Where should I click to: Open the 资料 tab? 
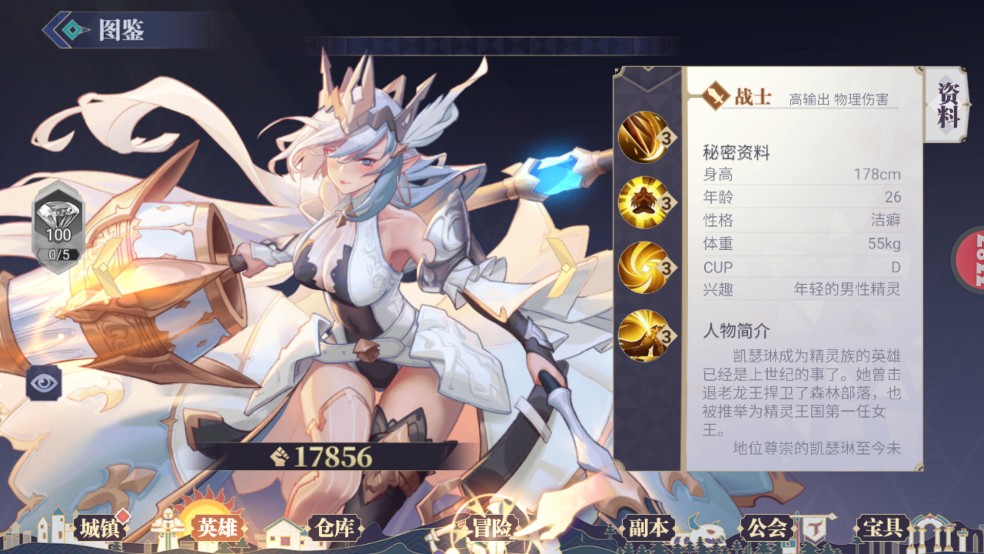pos(948,106)
